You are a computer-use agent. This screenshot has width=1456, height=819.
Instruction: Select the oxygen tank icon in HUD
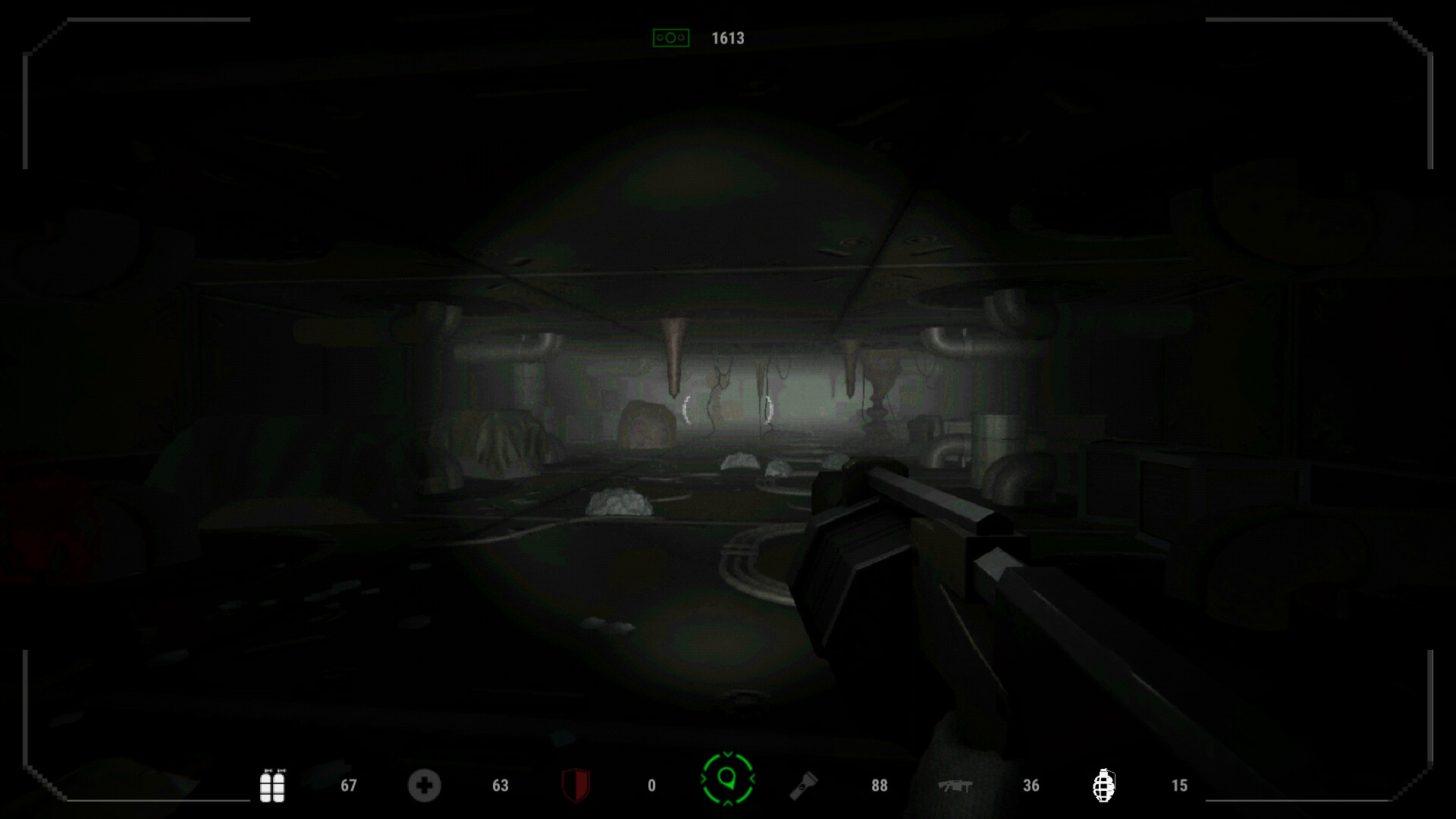pos(273,786)
